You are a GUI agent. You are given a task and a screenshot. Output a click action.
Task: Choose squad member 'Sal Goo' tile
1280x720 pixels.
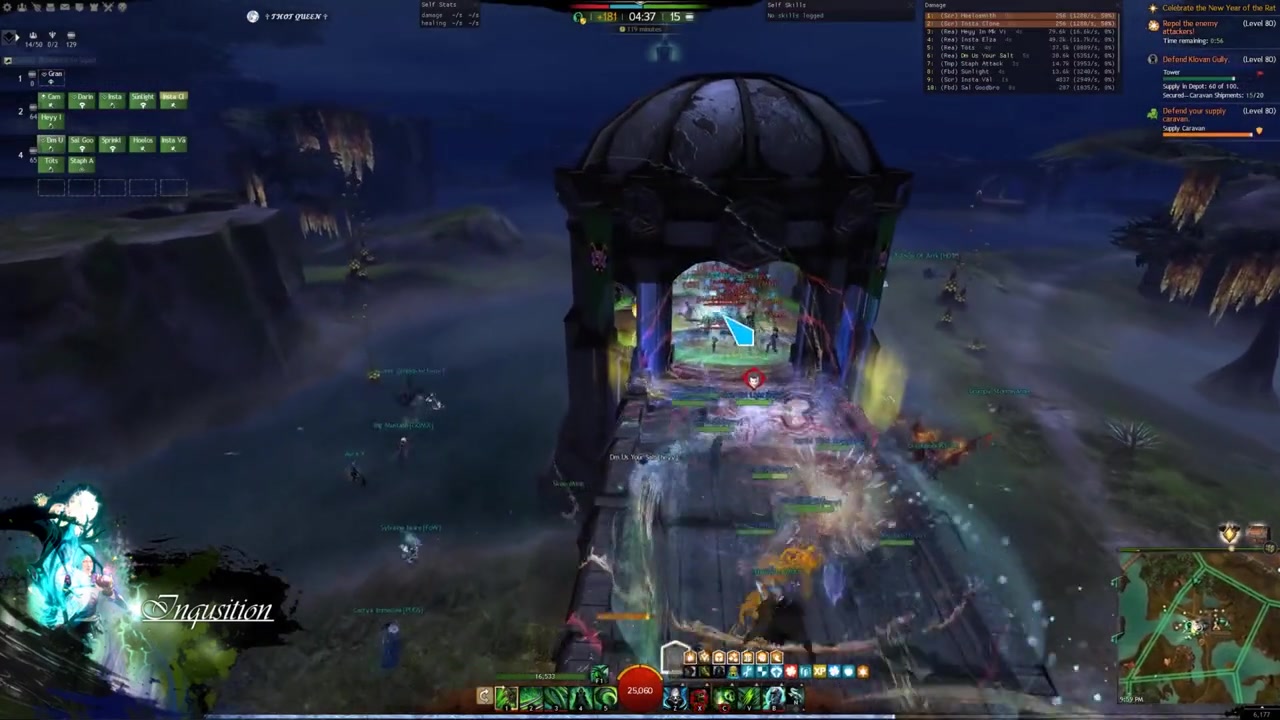[81, 144]
